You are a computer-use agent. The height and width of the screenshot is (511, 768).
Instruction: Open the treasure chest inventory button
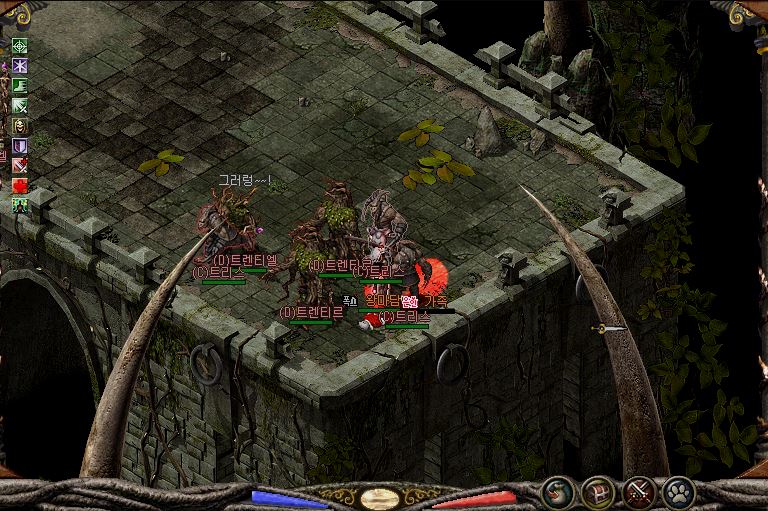598,492
